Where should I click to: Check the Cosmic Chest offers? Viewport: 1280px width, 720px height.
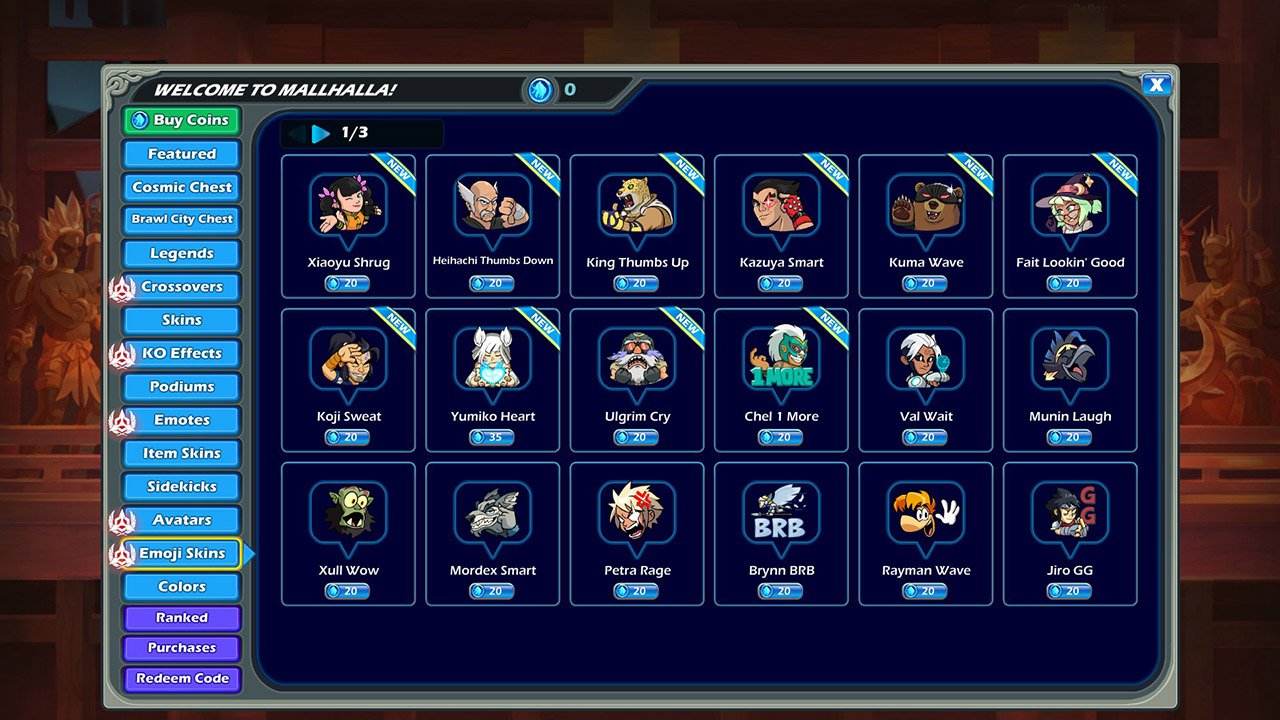[180, 187]
